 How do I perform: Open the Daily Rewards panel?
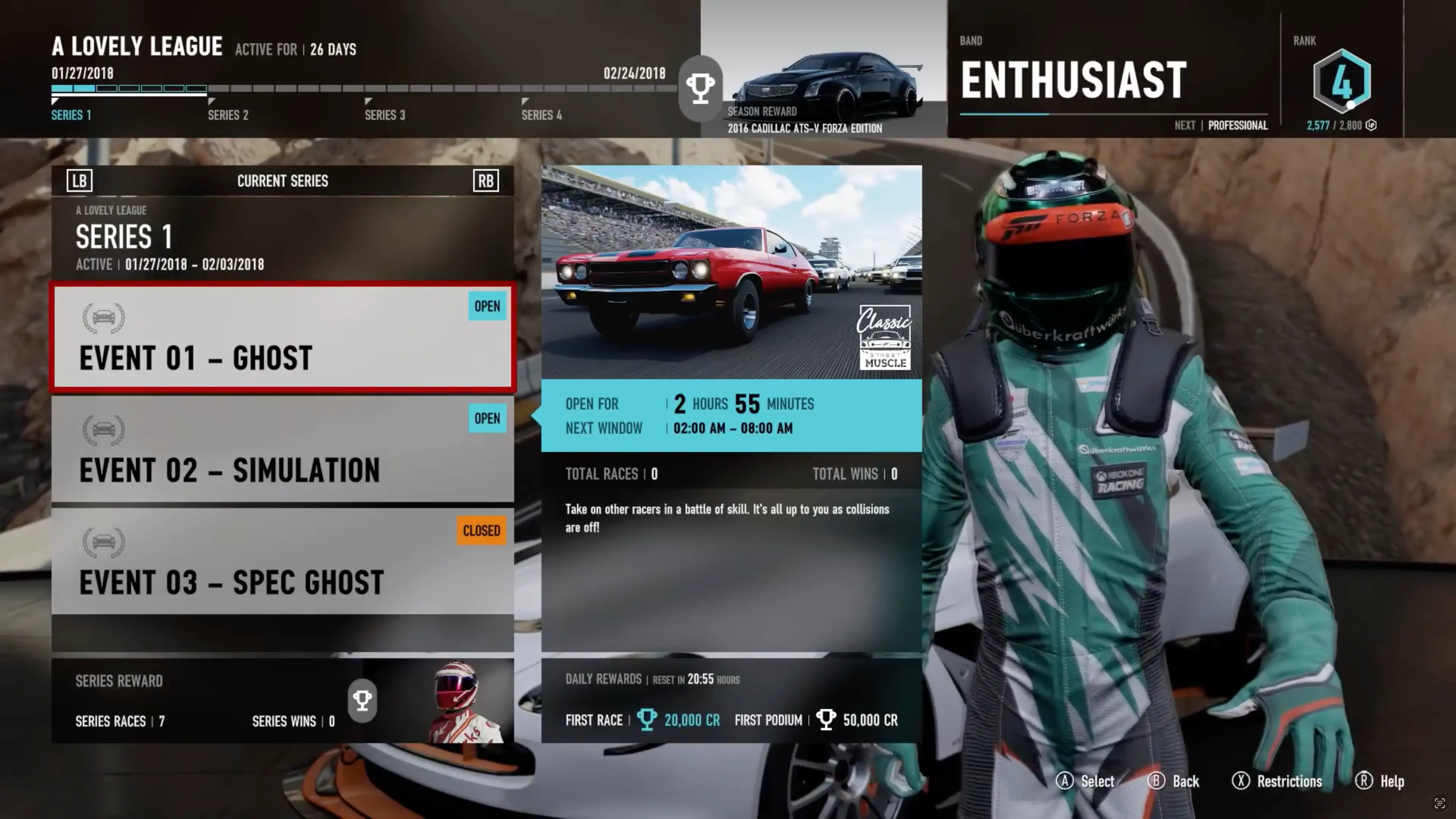click(731, 700)
